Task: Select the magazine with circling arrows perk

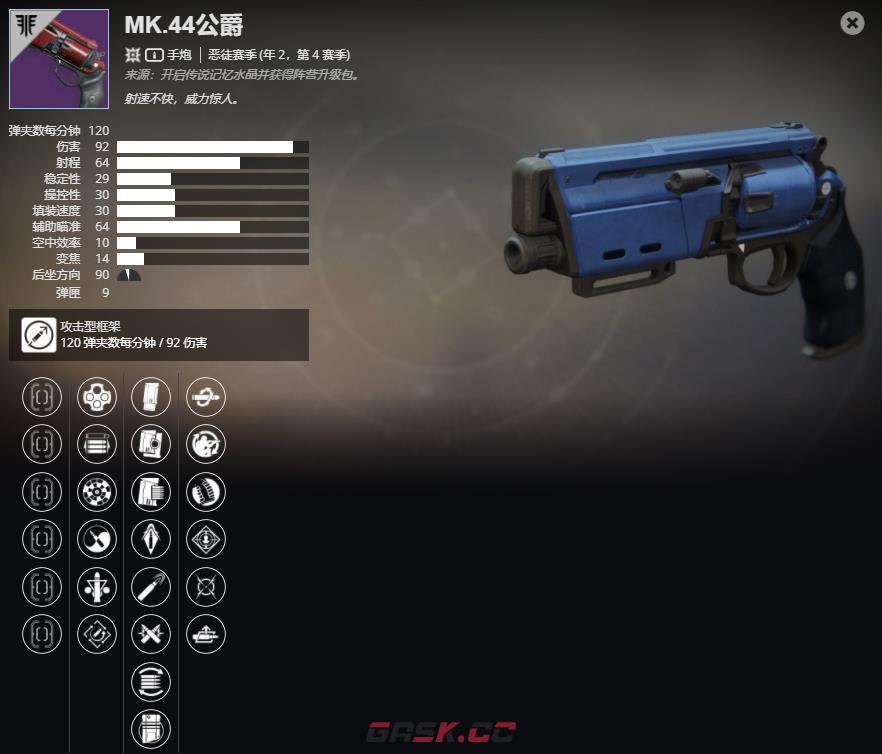Action: [151, 682]
